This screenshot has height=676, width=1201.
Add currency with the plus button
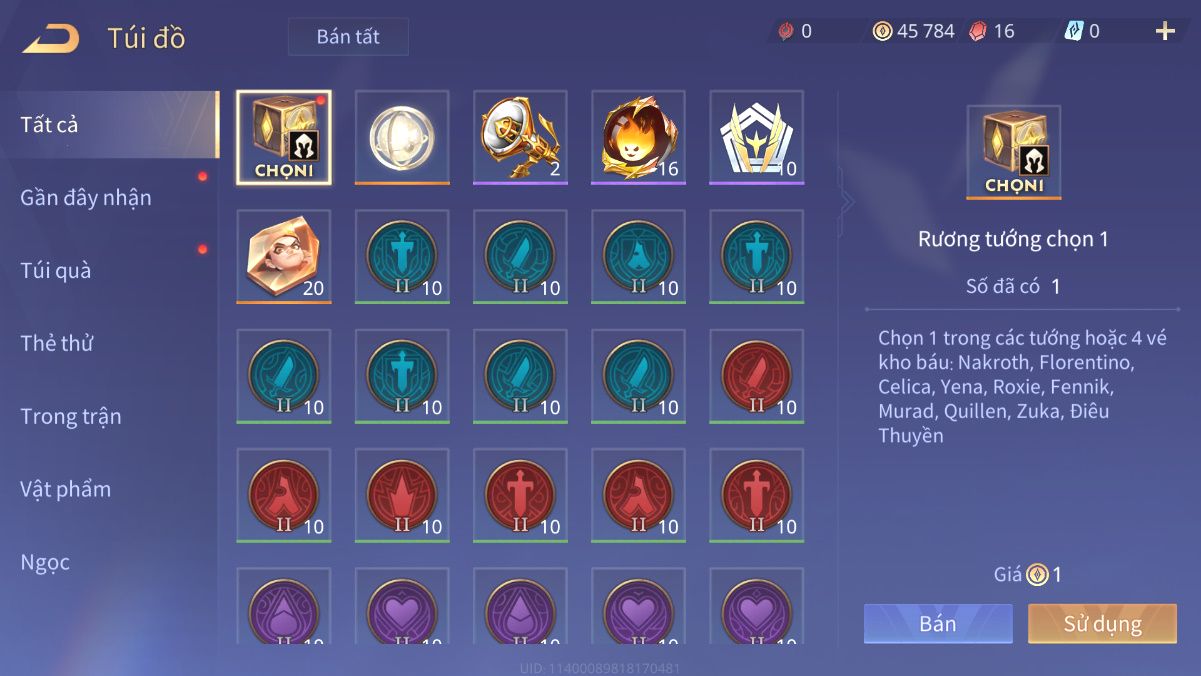[1165, 31]
